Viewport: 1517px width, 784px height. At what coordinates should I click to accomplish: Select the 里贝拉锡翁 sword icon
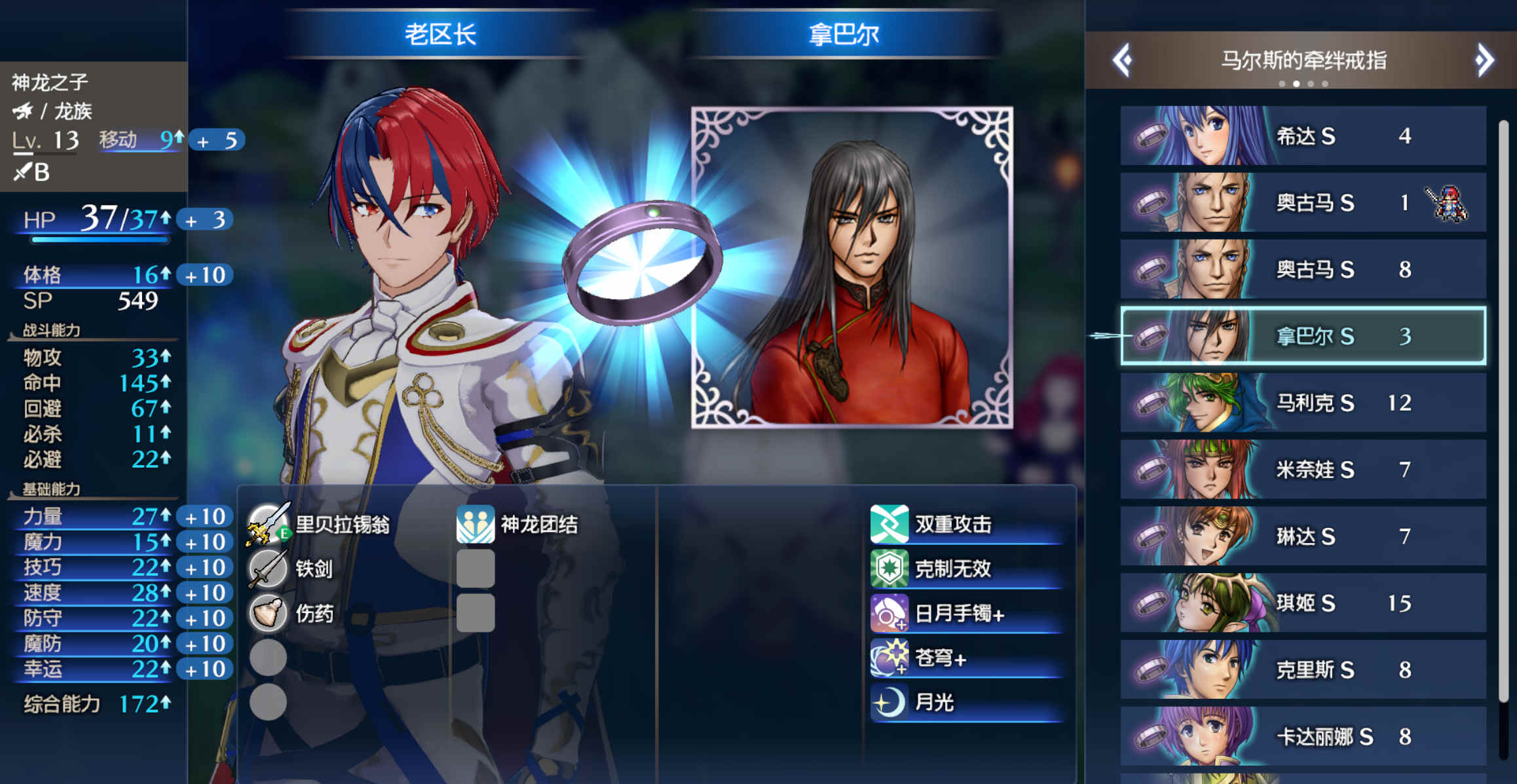(269, 523)
